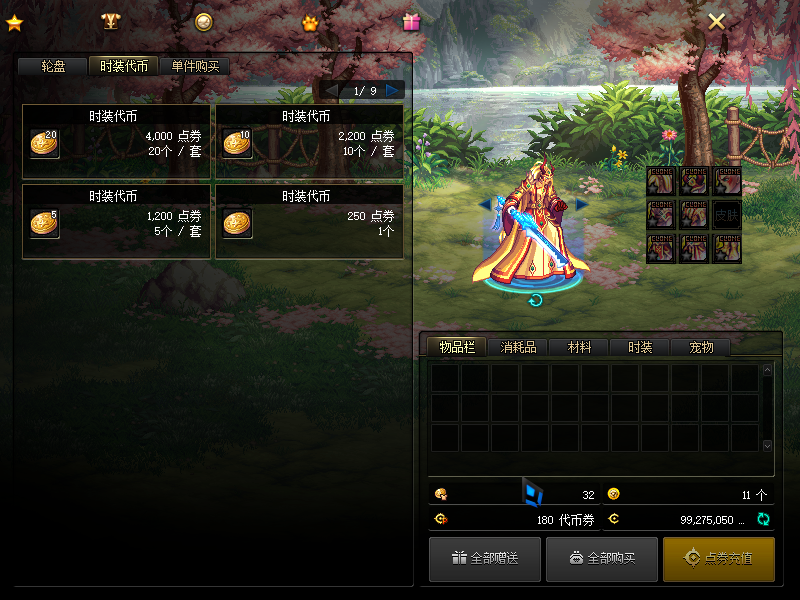Choose the 4,000 点券 token pack
Image resolution: width=800 pixels, height=600 pixels.
[116, 142]
